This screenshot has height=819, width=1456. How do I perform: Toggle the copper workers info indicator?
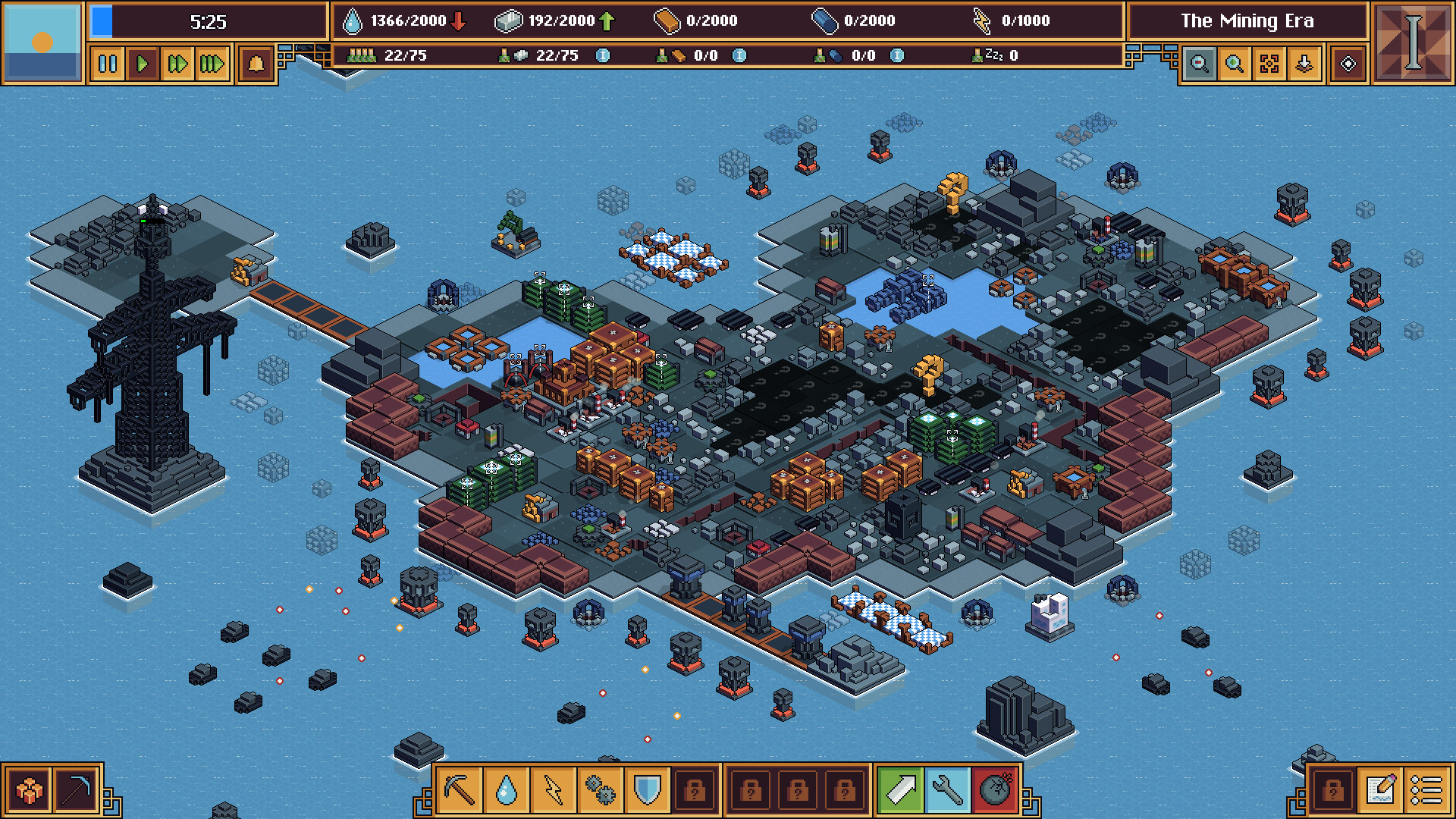click(740, 55)
